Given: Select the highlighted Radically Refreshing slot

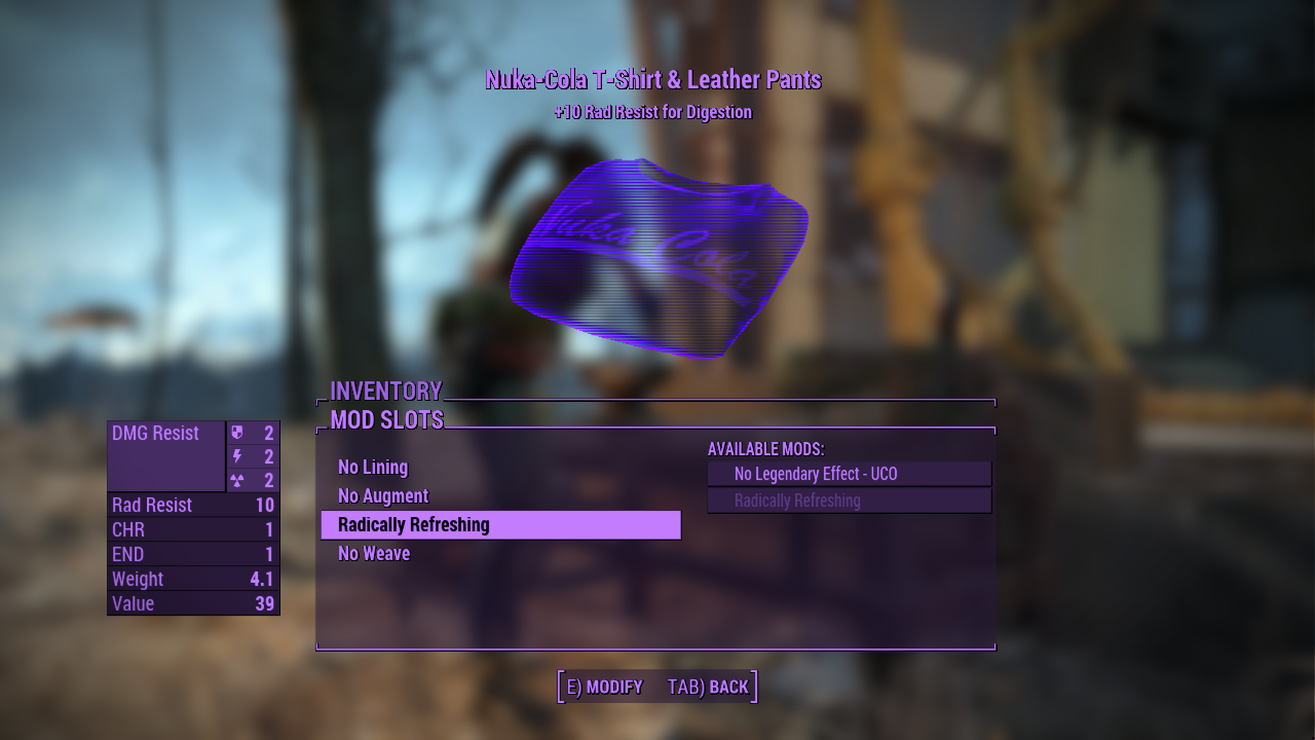Looking at the screenshot, I should coord(500,525).
